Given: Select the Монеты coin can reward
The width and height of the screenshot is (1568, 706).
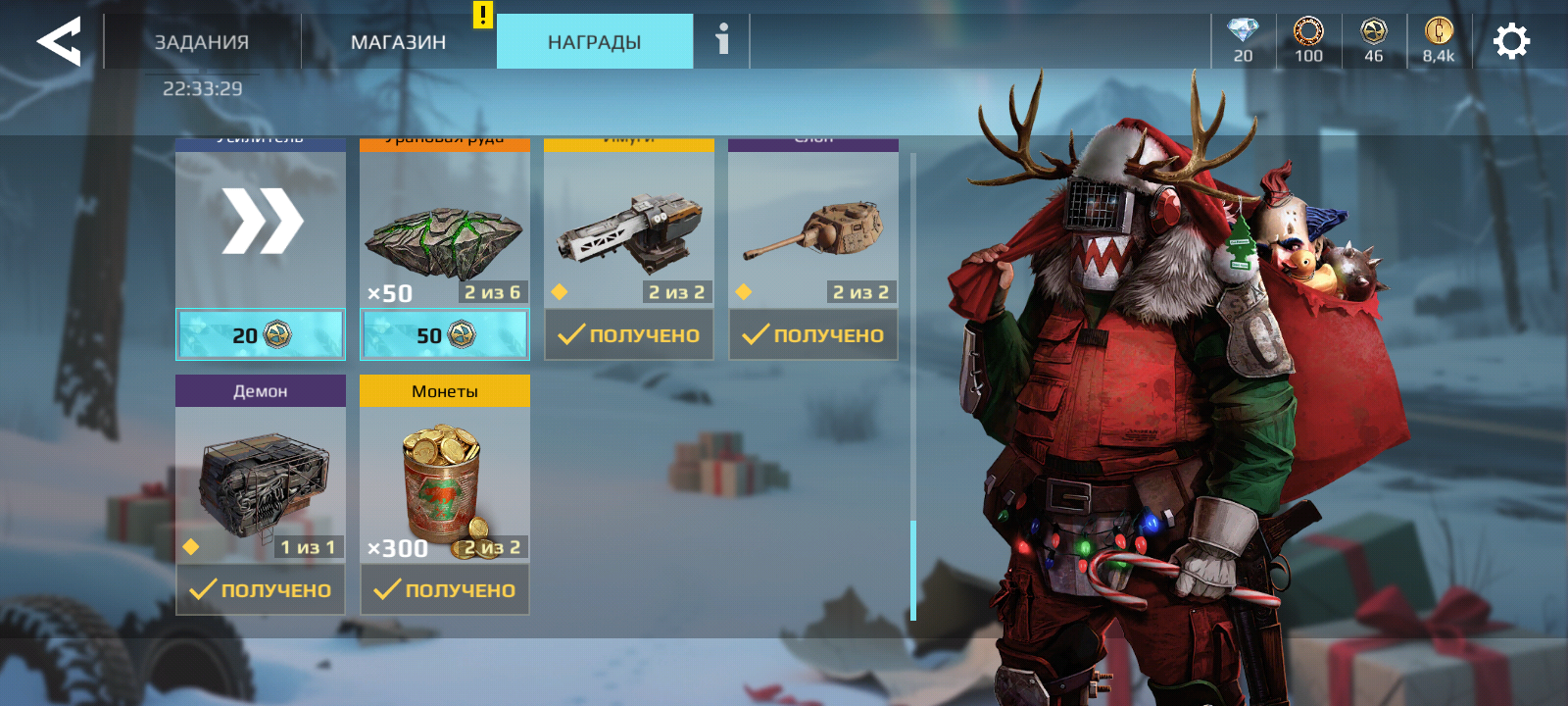Looking at the screenshot, I should tap(445, 482).
